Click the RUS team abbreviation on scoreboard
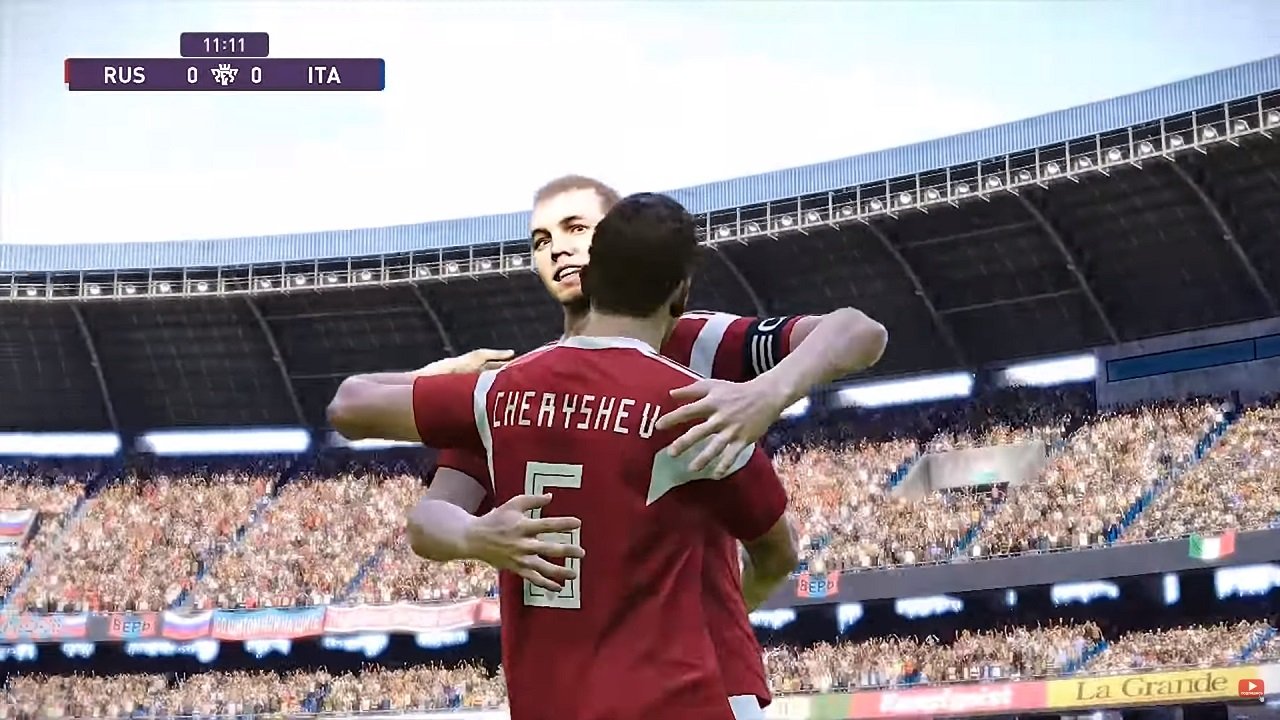This screenshot has width=1280, height=720. pyautogui.click(x=123, y=75)
